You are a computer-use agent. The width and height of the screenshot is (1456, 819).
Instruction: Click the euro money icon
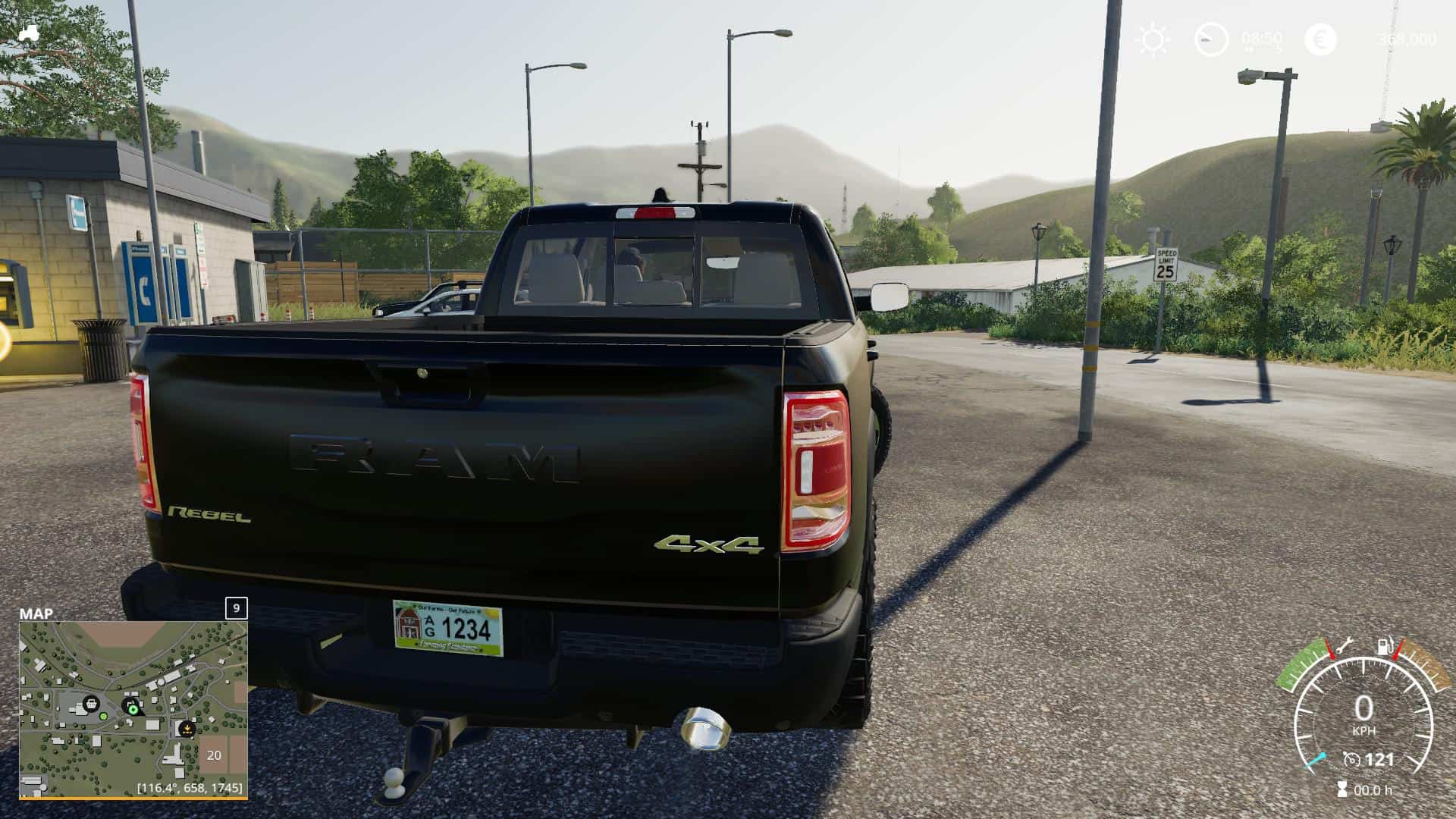tap(1320, 39)
